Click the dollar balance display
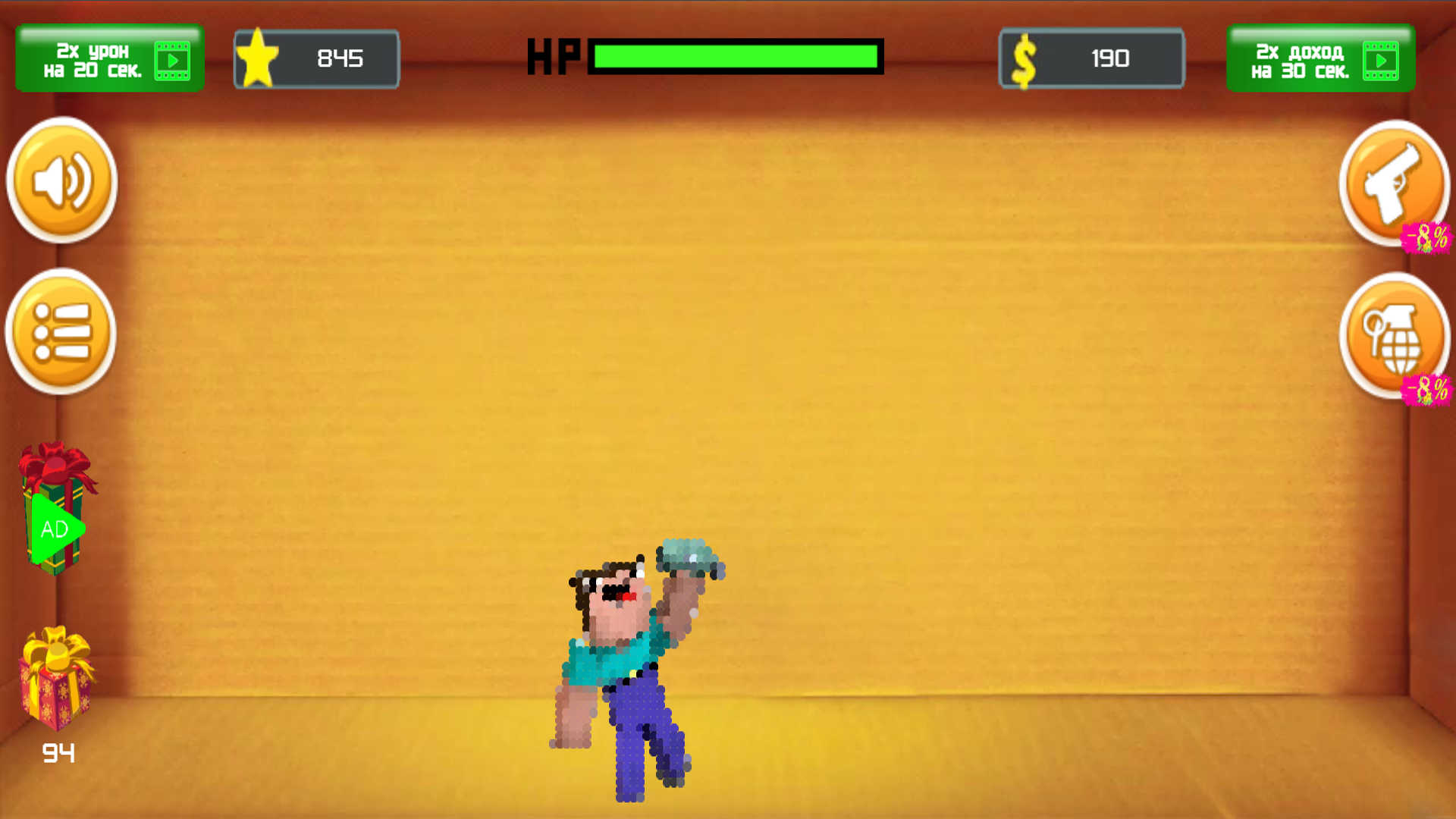Screen dimensions: 1456x819 pyautogui.click(x=1091, y=58)
